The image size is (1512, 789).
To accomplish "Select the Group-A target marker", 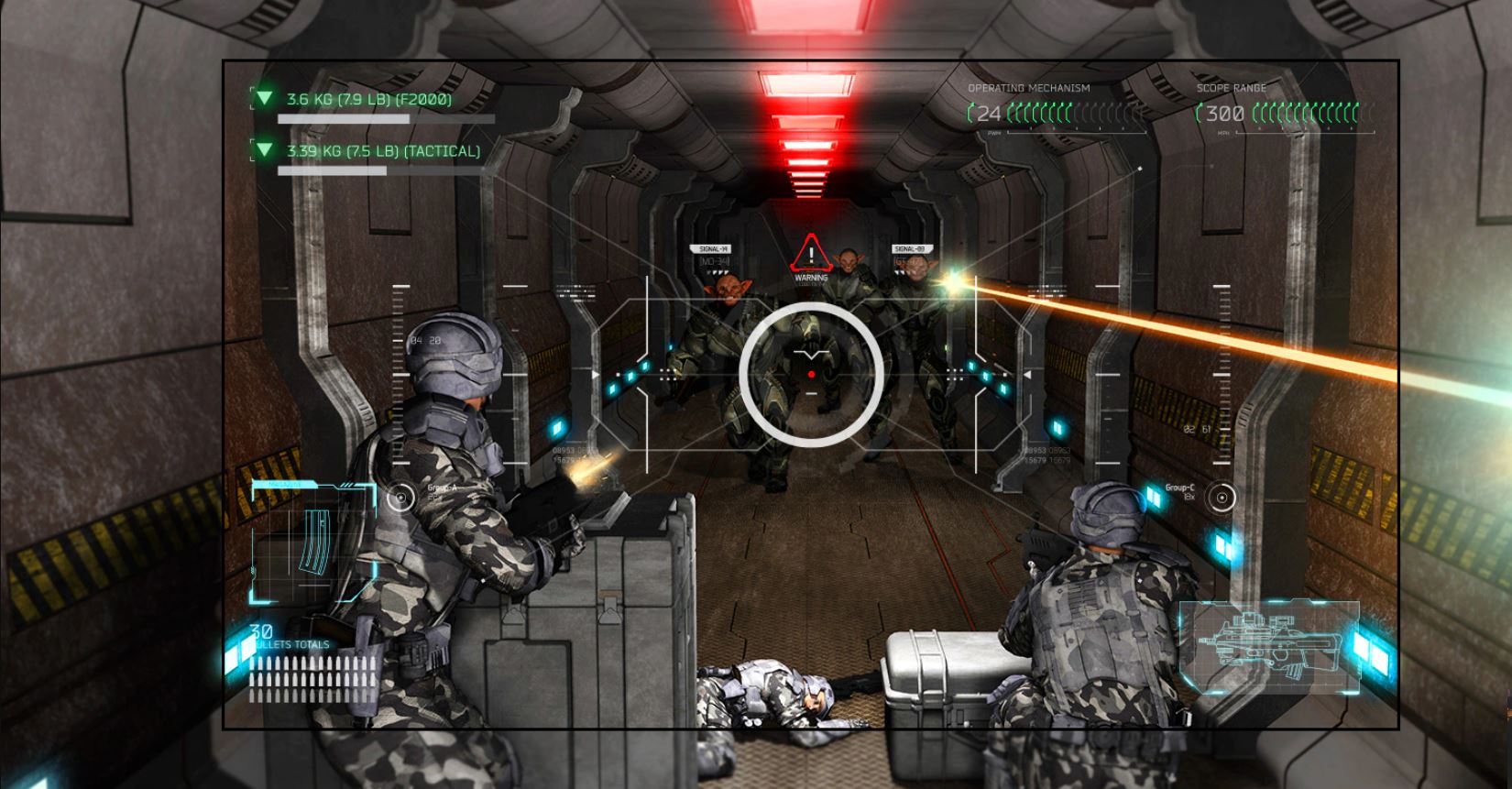I will (400, 498).
